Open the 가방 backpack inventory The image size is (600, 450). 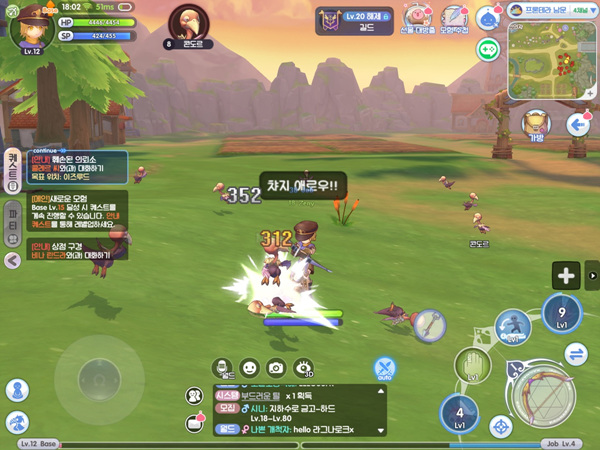(536, 125)
